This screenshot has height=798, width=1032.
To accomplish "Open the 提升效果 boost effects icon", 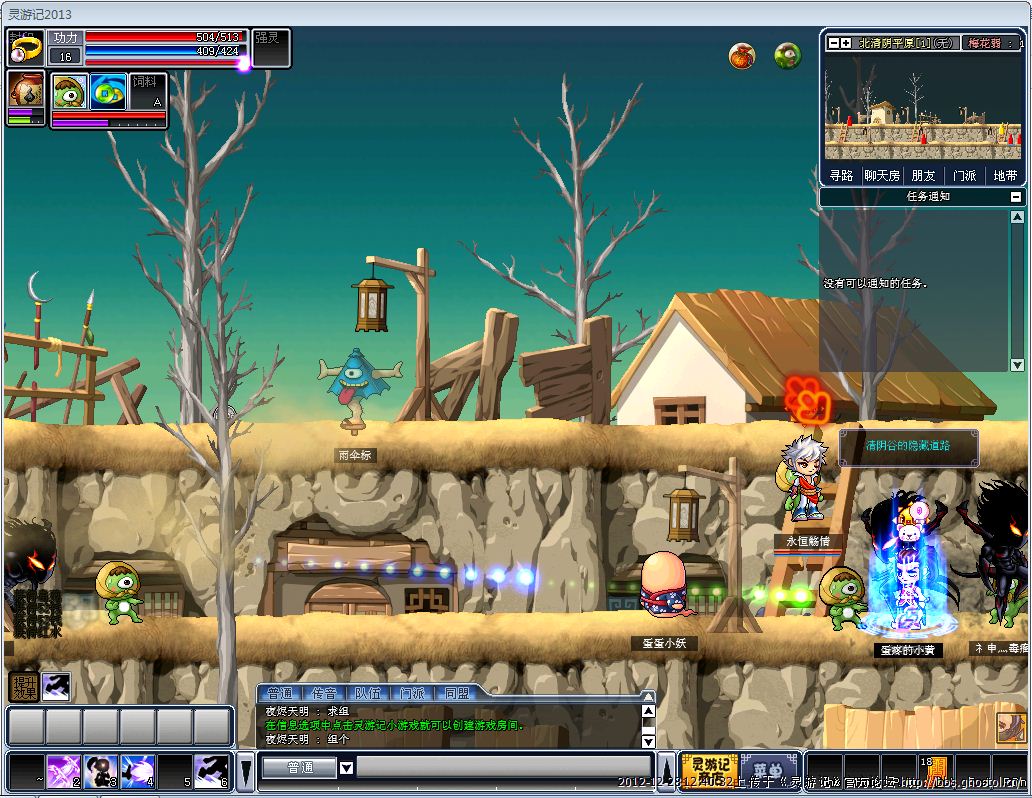I will point(23,686).
